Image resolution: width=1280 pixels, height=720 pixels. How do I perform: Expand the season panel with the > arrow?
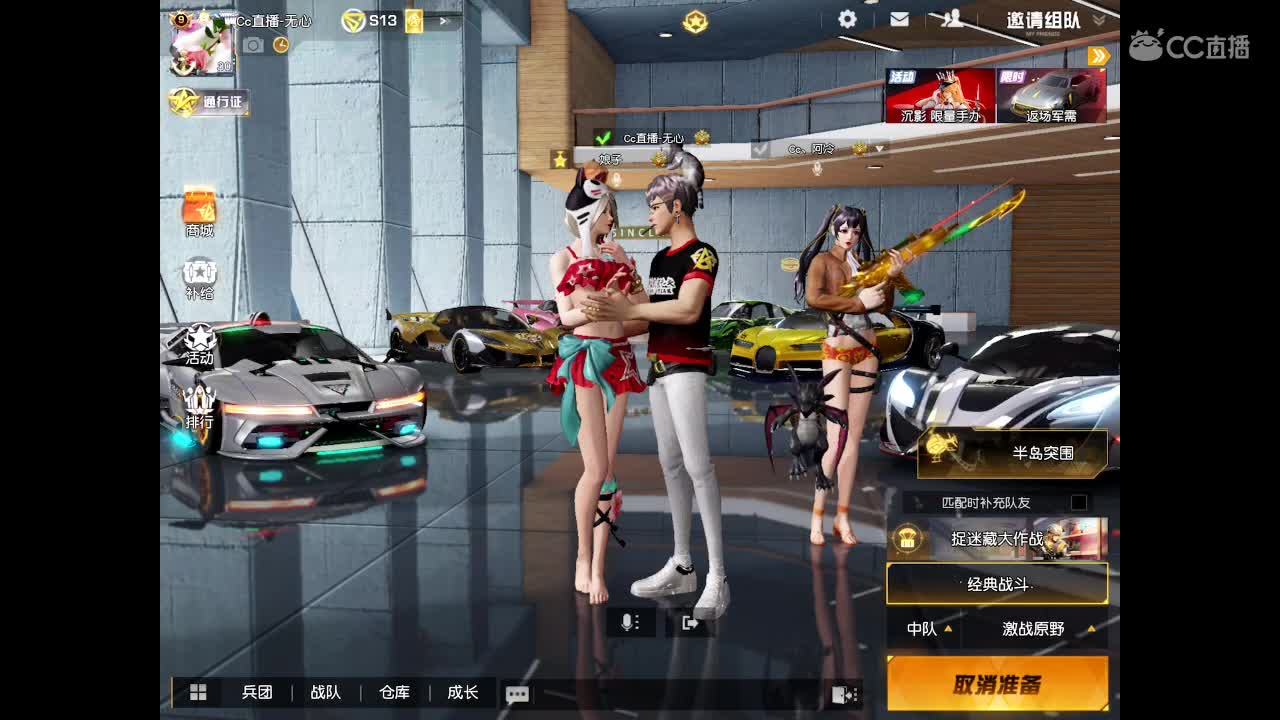442,20
